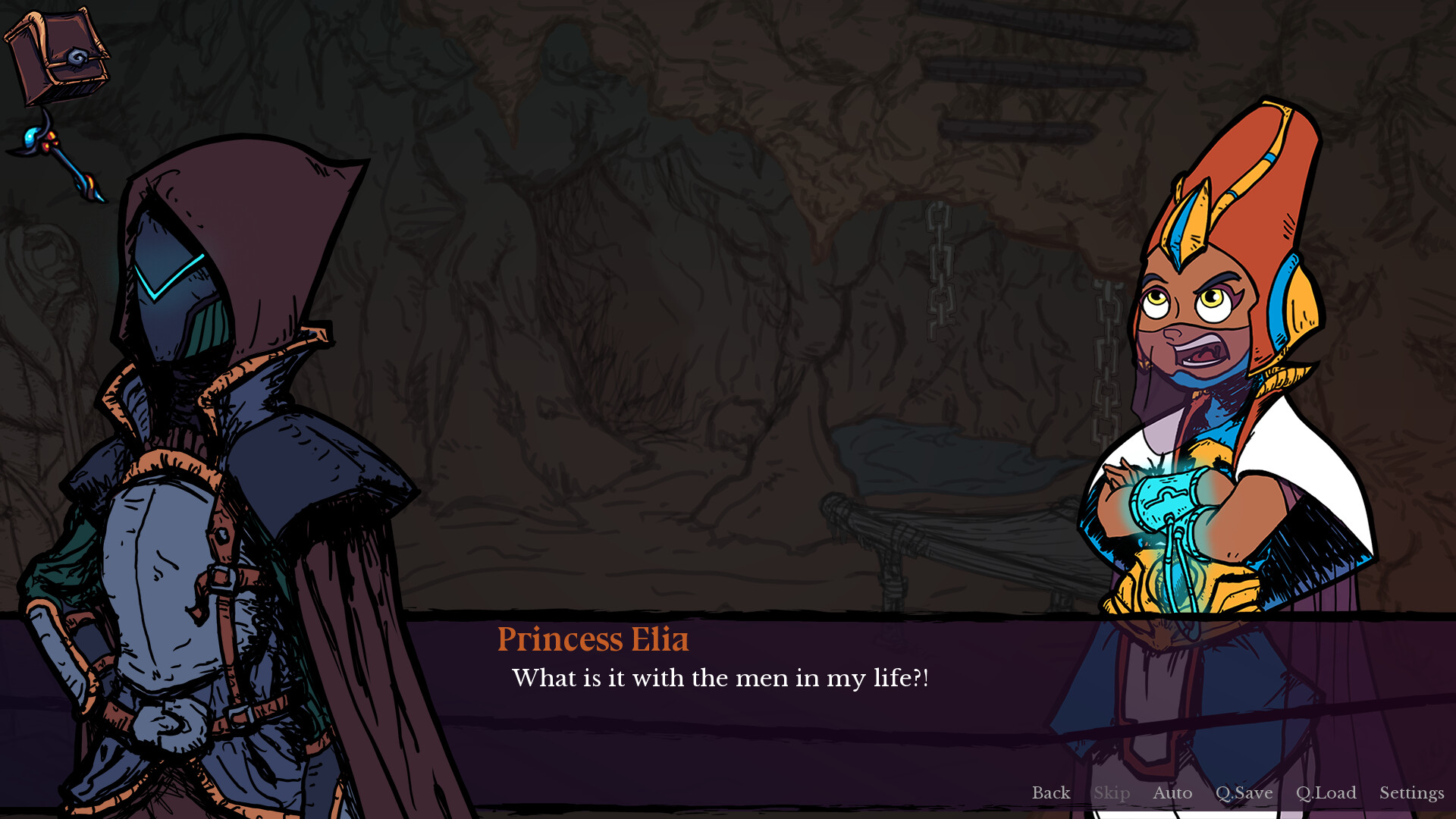Open the Settings menu
This screenshot has width=1456, height=819.
pyautogui.click(x=1411, y=793)
